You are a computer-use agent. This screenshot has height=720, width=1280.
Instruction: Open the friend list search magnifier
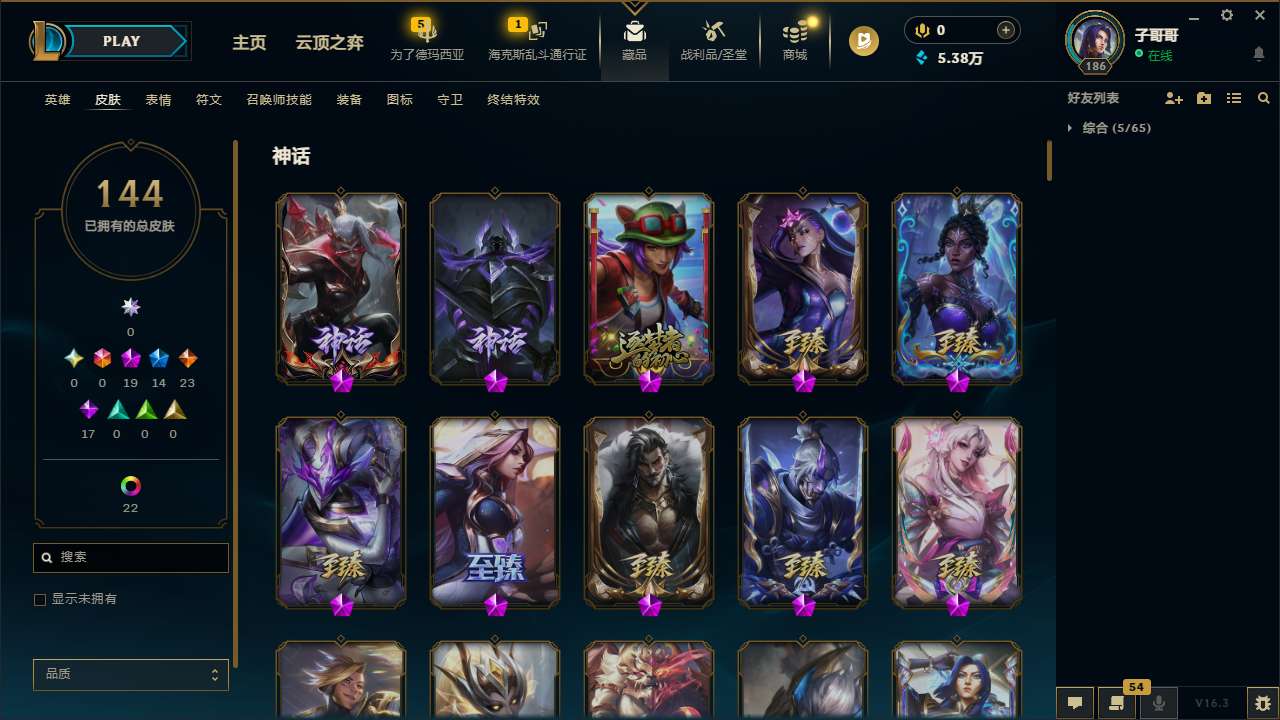click(x=1263, y=98)
